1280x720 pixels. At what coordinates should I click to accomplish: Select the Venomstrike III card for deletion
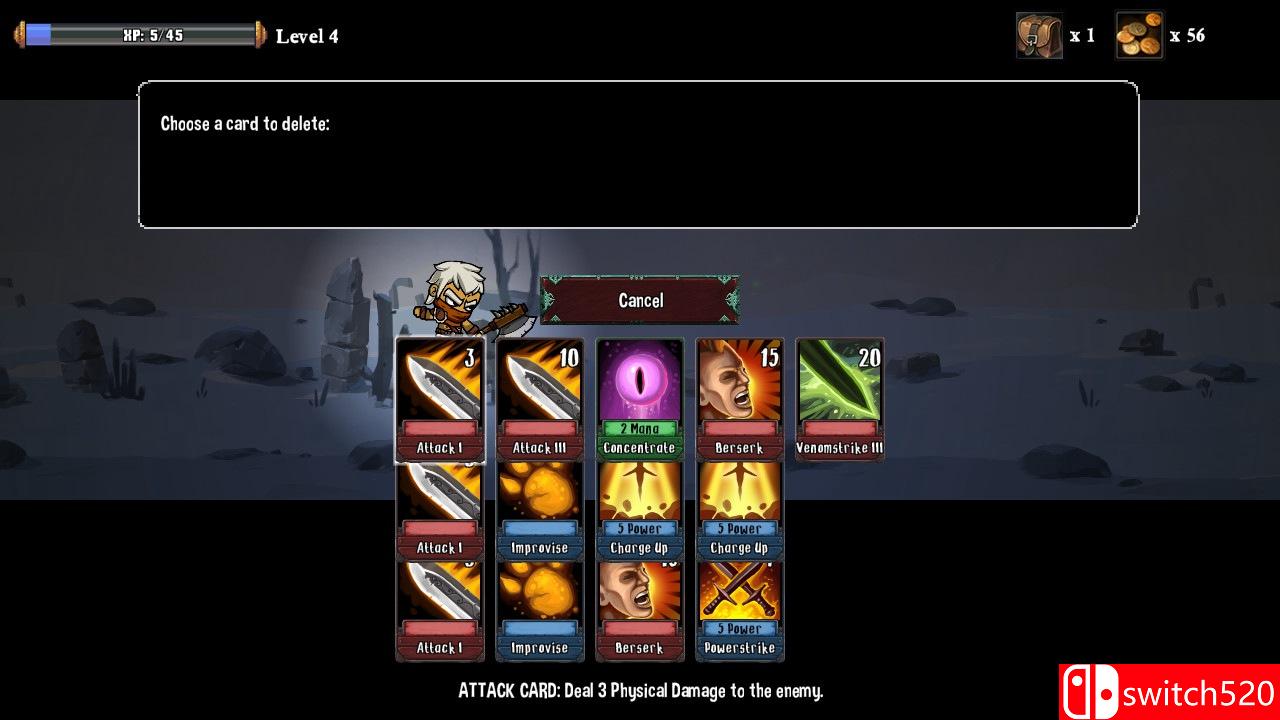[x=839, y=400]
